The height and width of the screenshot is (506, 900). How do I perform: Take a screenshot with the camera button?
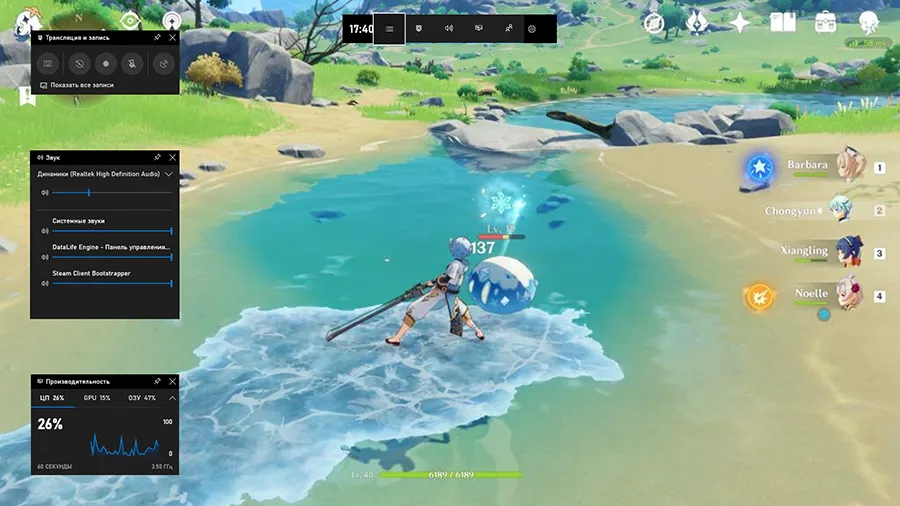(47, 64)
